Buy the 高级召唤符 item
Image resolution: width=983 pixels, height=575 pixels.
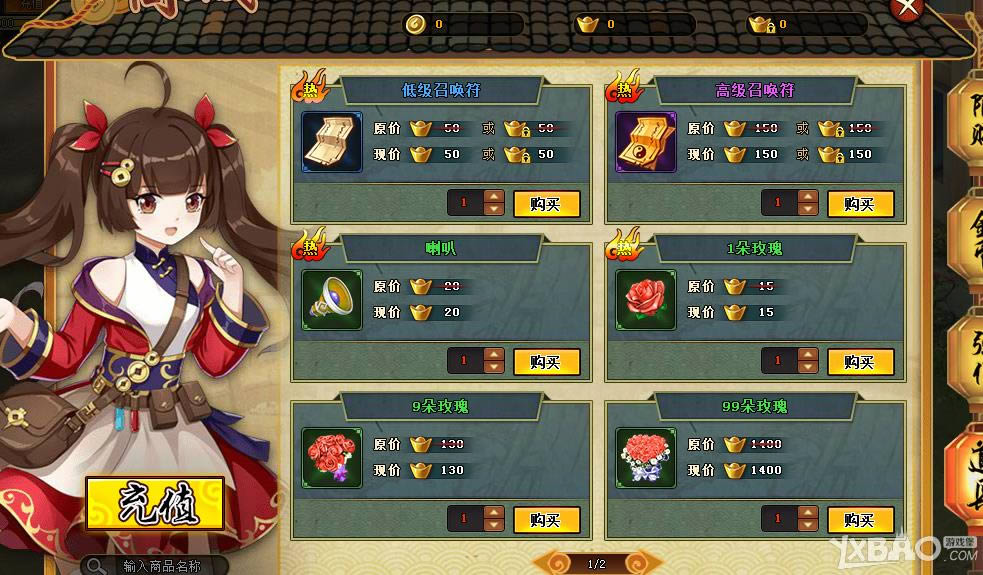pyautogui.click(x=860, y=204)
